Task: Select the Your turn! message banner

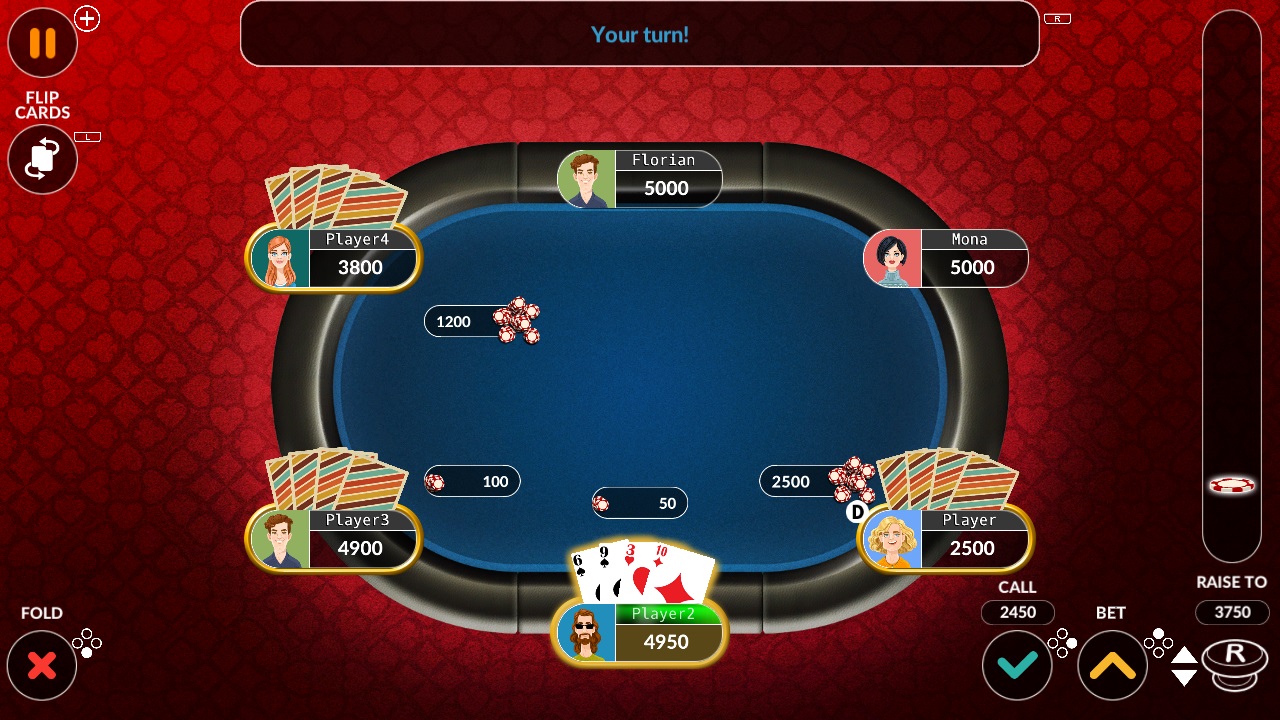Action: (x=639, y=34)
